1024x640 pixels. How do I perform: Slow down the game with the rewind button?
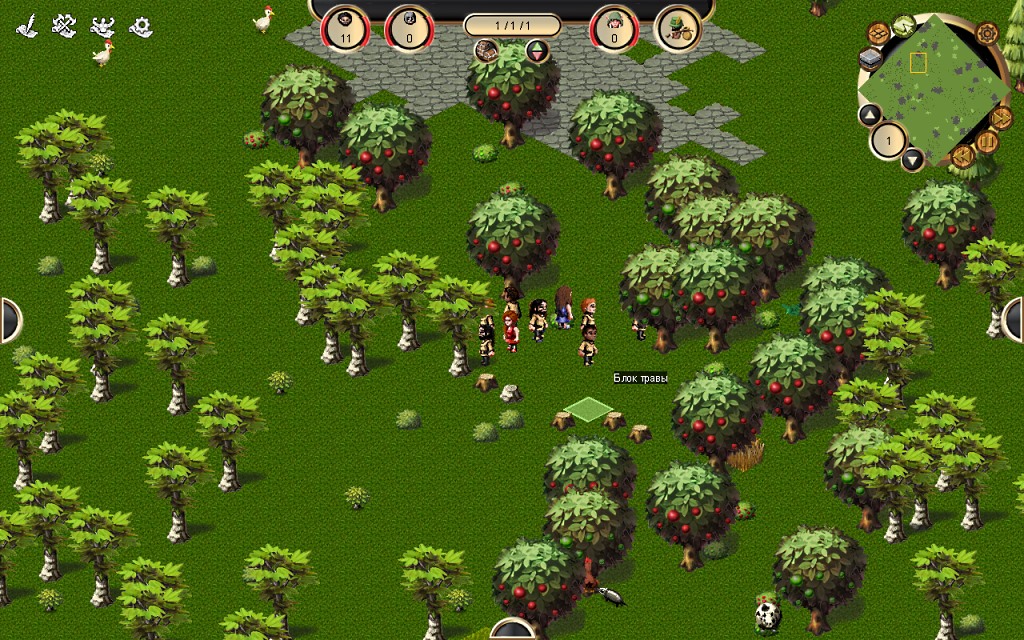pyautogui.click(x=962, y=156)
